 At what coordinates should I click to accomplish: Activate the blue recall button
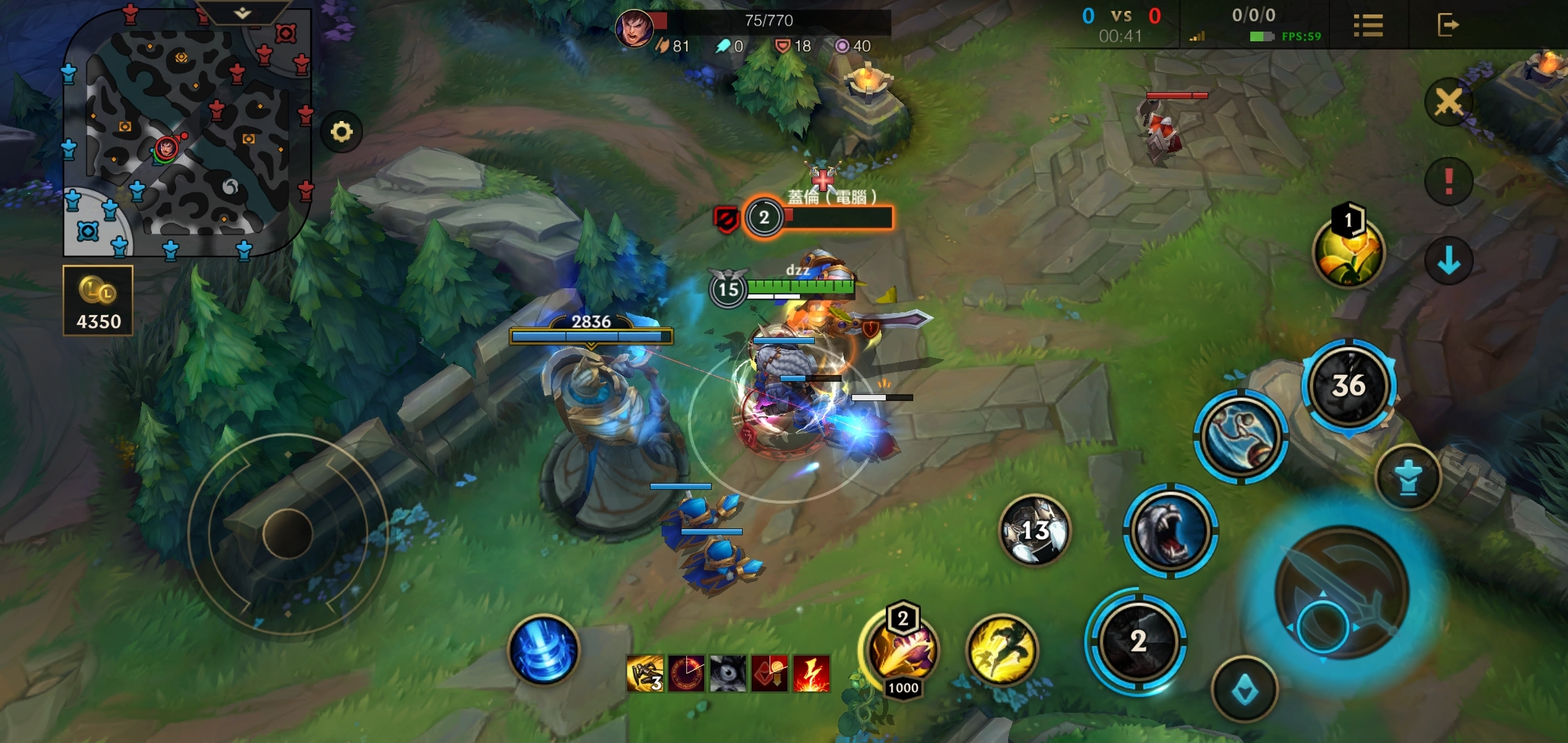[543, 649]
